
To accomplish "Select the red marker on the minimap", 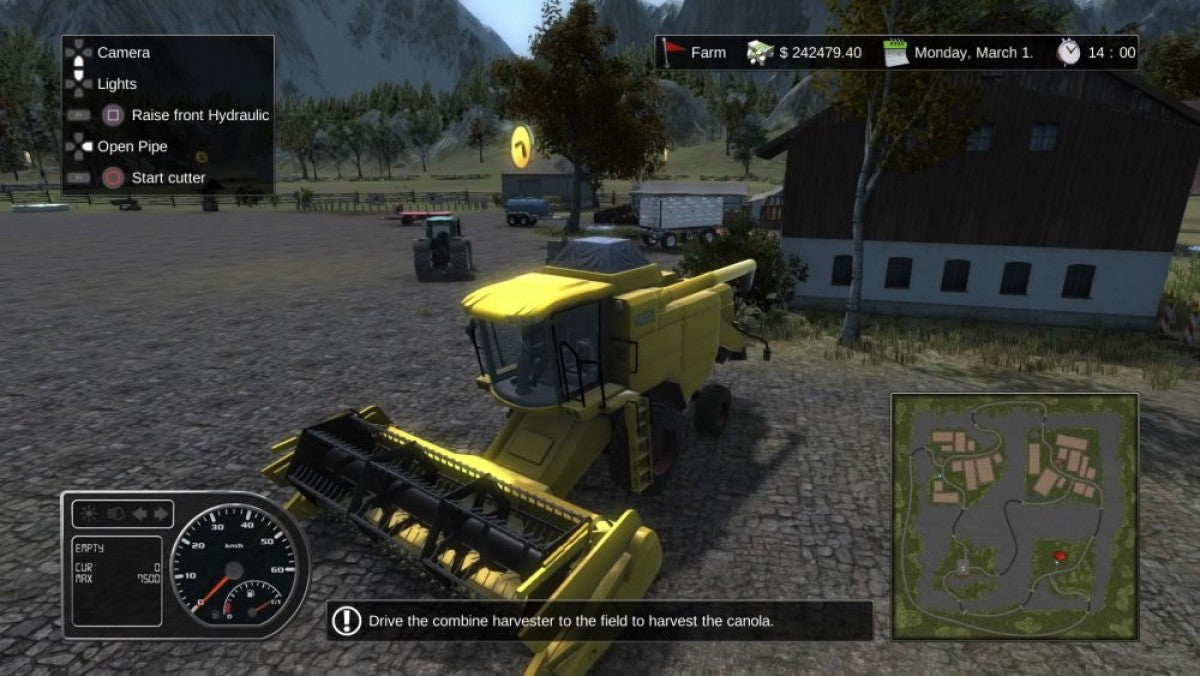I will (1060, 554).
